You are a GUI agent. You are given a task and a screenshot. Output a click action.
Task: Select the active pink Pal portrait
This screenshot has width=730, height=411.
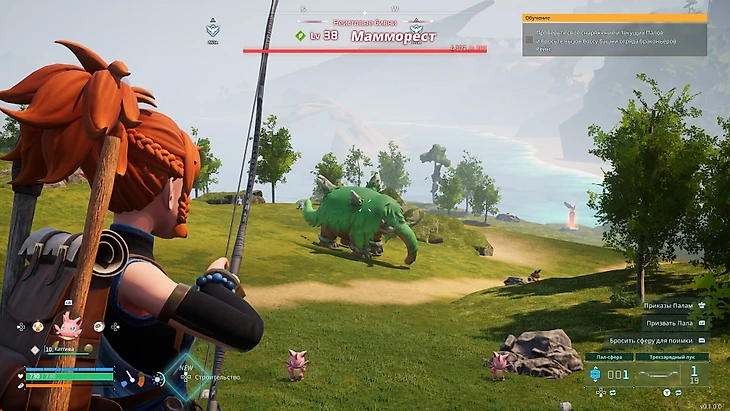[69, 325]
